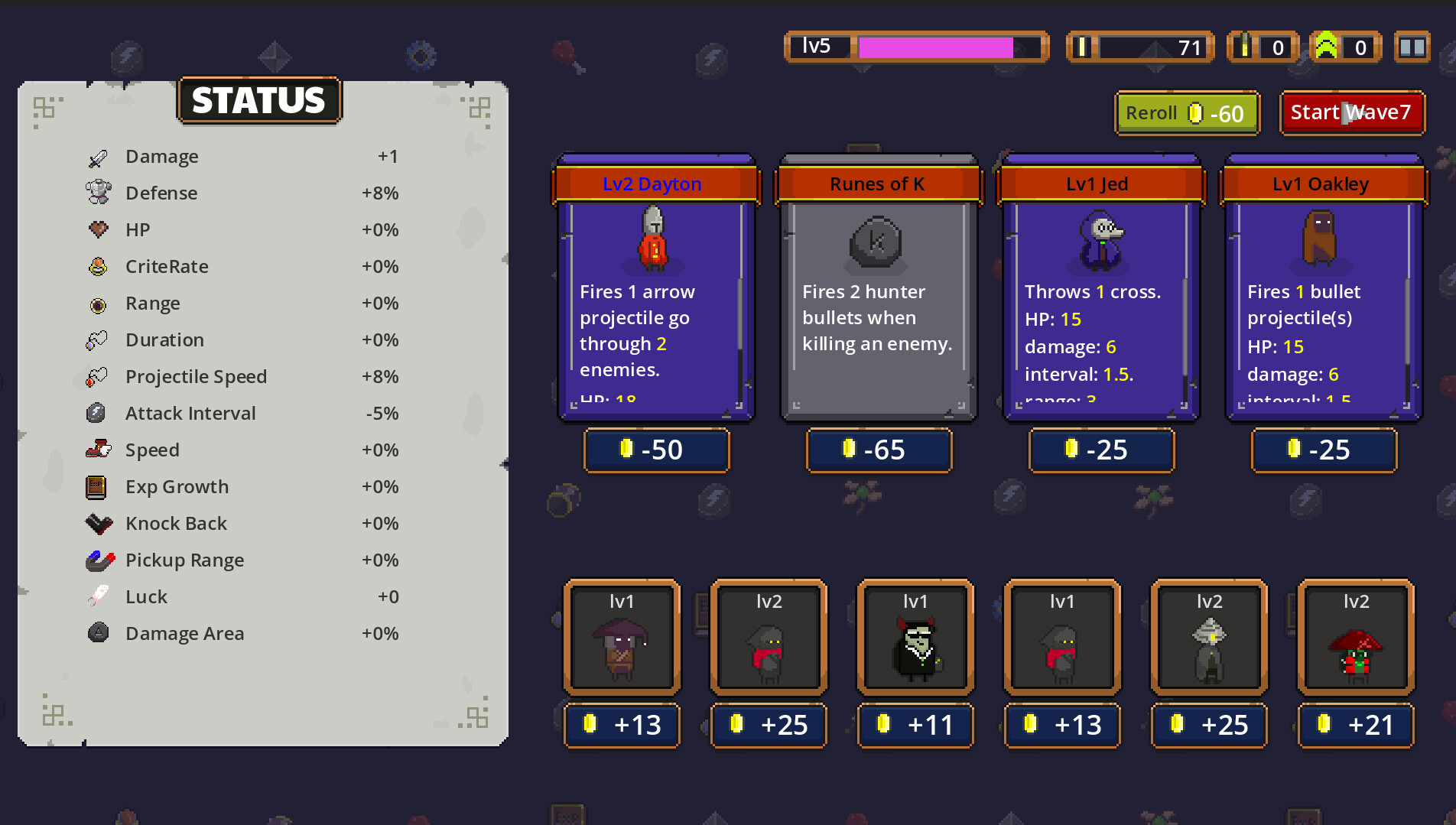Image resolution: width=1456 pixels, height=825 pixels.
Task: Click the Damage sword icon in STATUS panel
Action: pos(97,156)
